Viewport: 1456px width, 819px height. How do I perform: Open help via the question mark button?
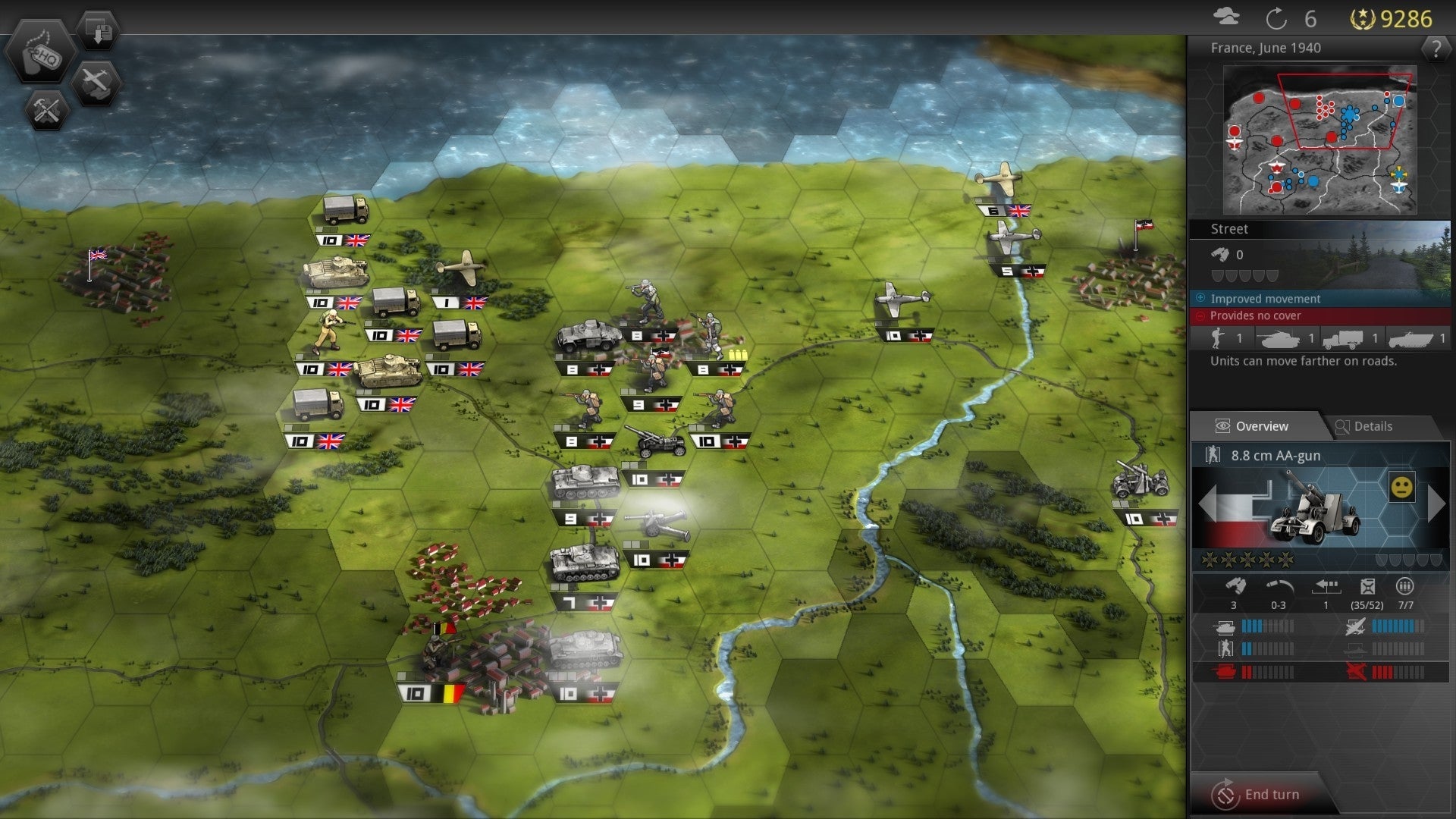1437,47
